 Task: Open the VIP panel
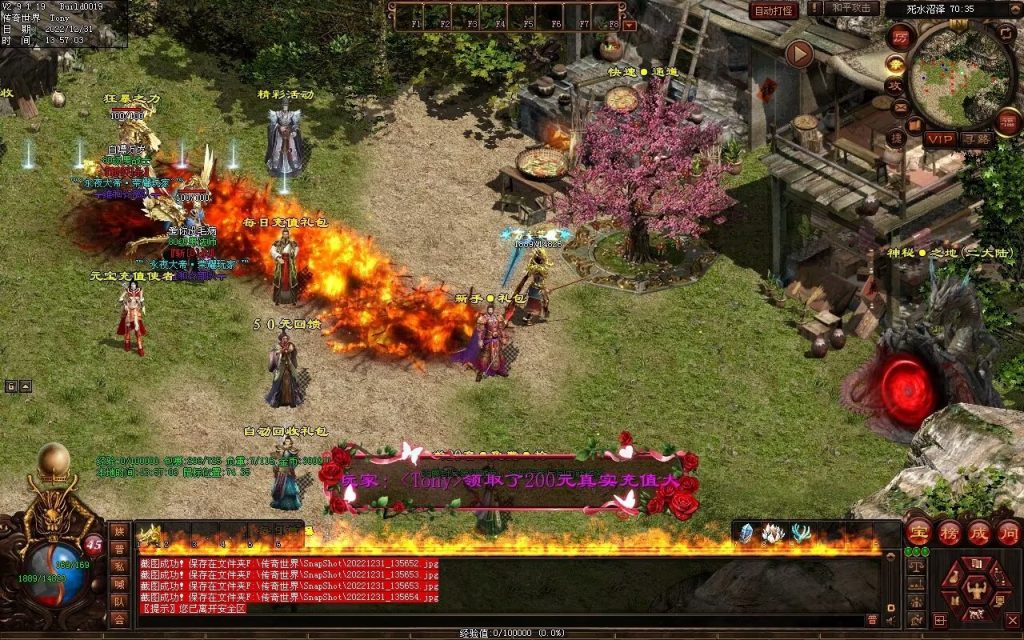[x=939, y=139]
